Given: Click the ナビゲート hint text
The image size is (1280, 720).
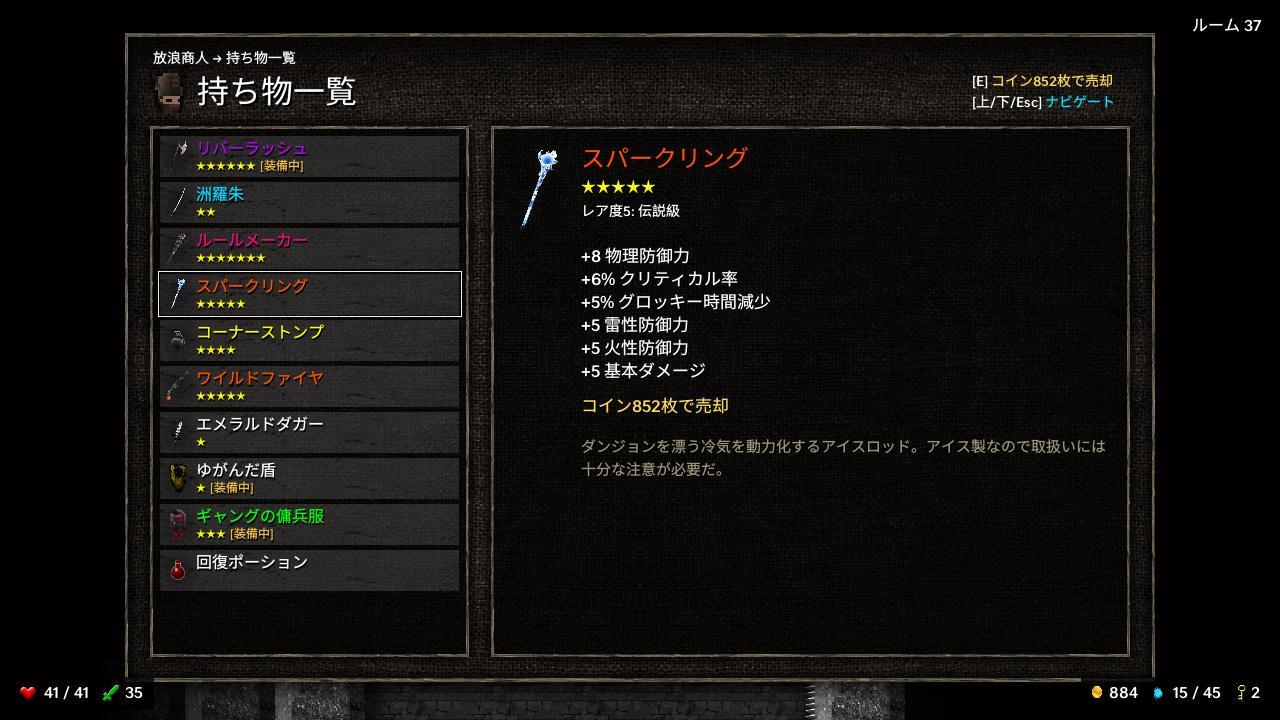Looking at the screenshot, I should point(1080,101).
